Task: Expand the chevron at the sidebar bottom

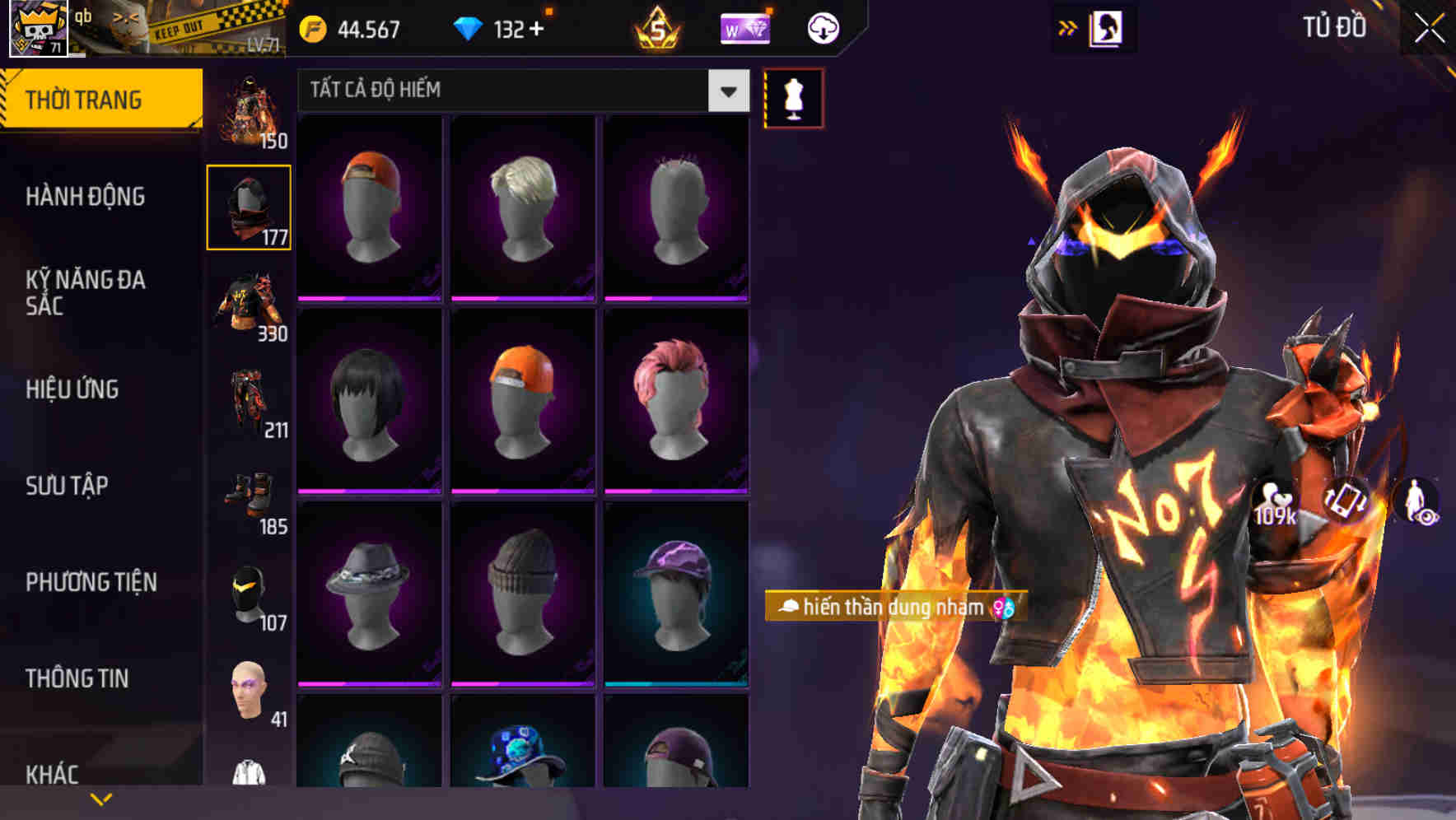Action: (x=101, y=797)
